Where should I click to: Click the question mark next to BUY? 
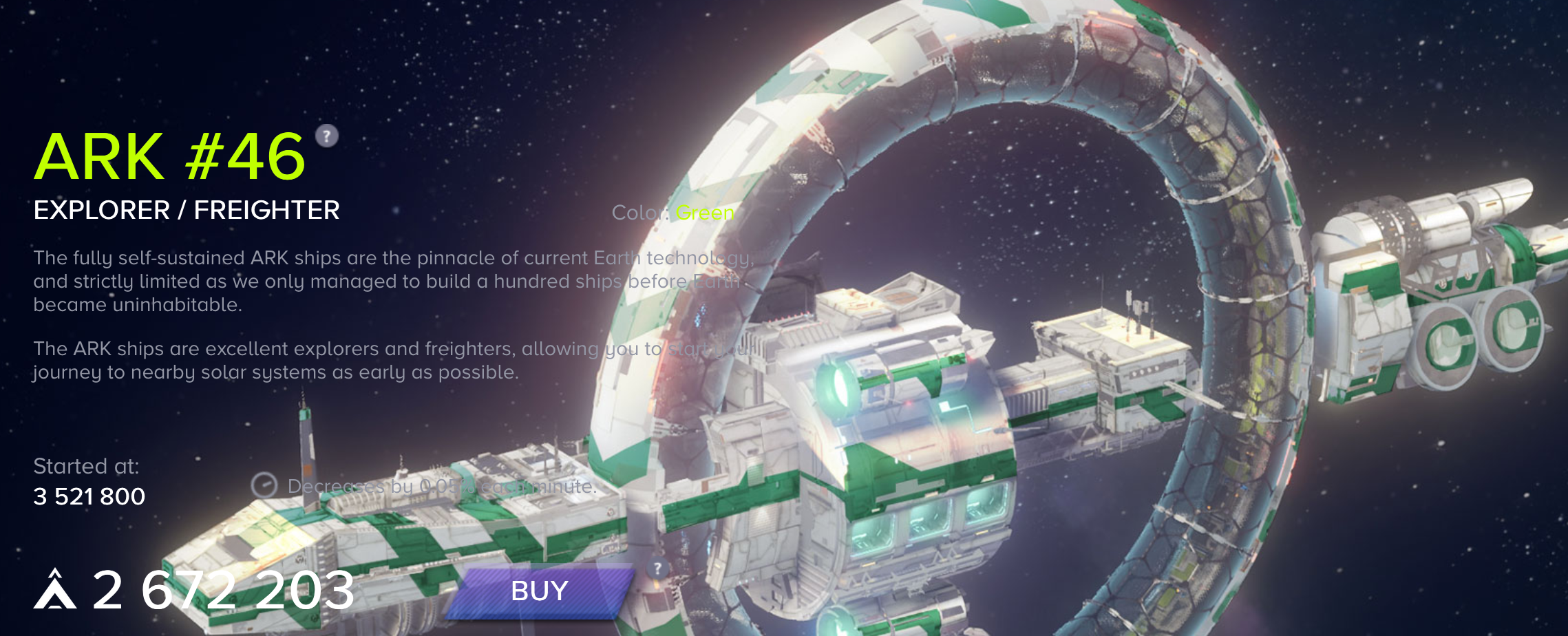click(658, 569)
